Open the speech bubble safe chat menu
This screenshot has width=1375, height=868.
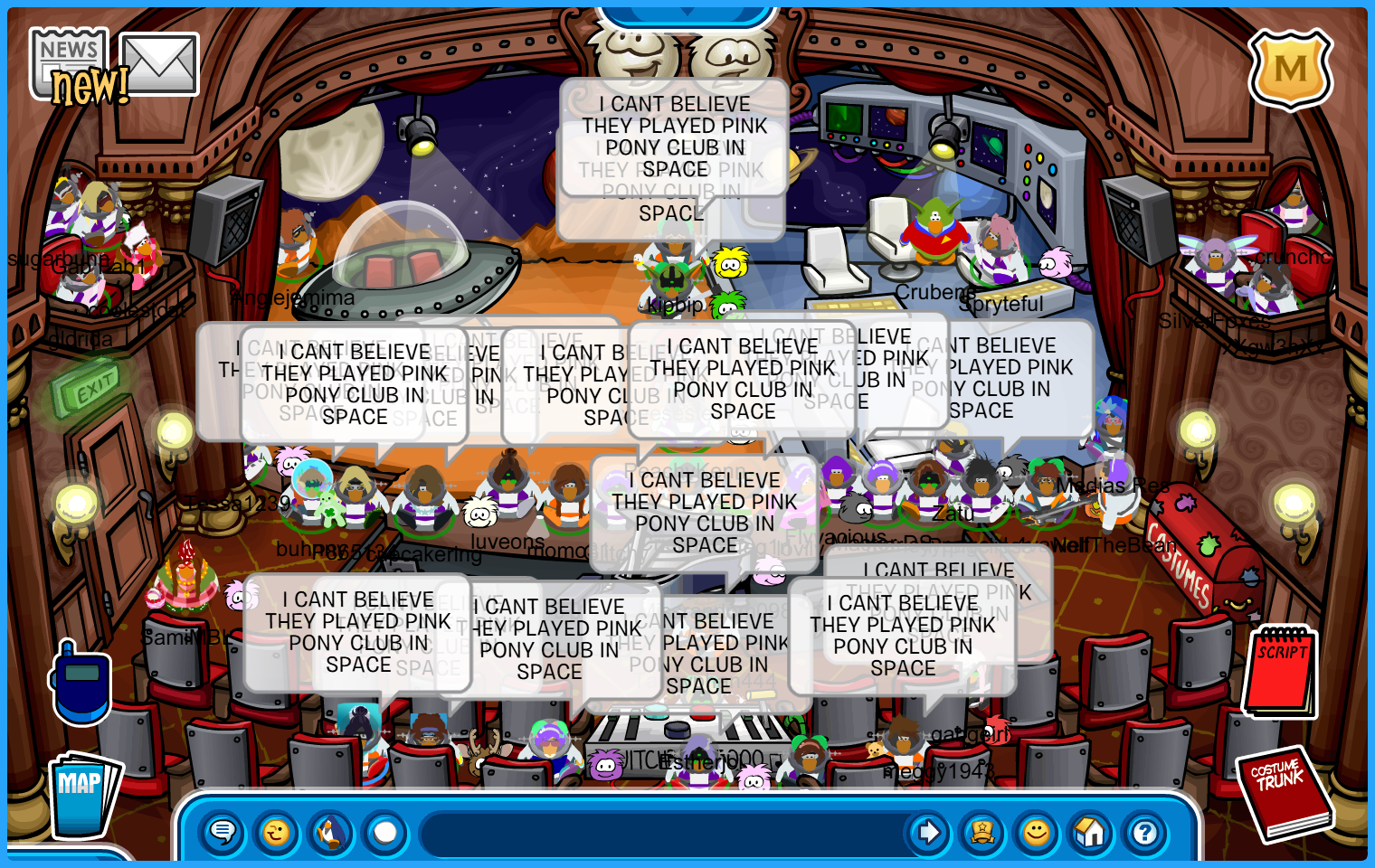click(222, 832)
